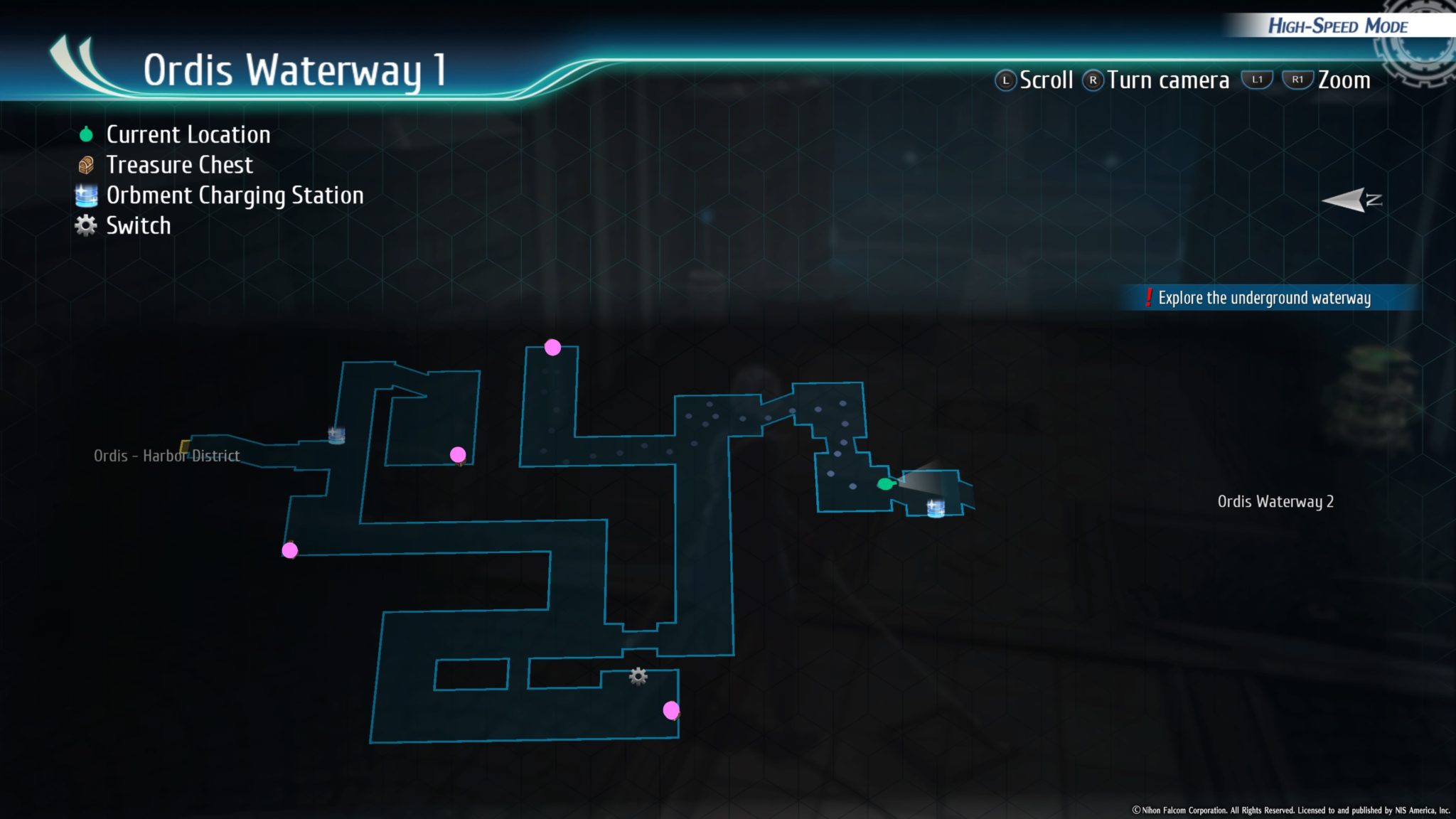Click the pink marker near the map top
The width and height of the screenshot is (1456, 819).
(552, 348)
